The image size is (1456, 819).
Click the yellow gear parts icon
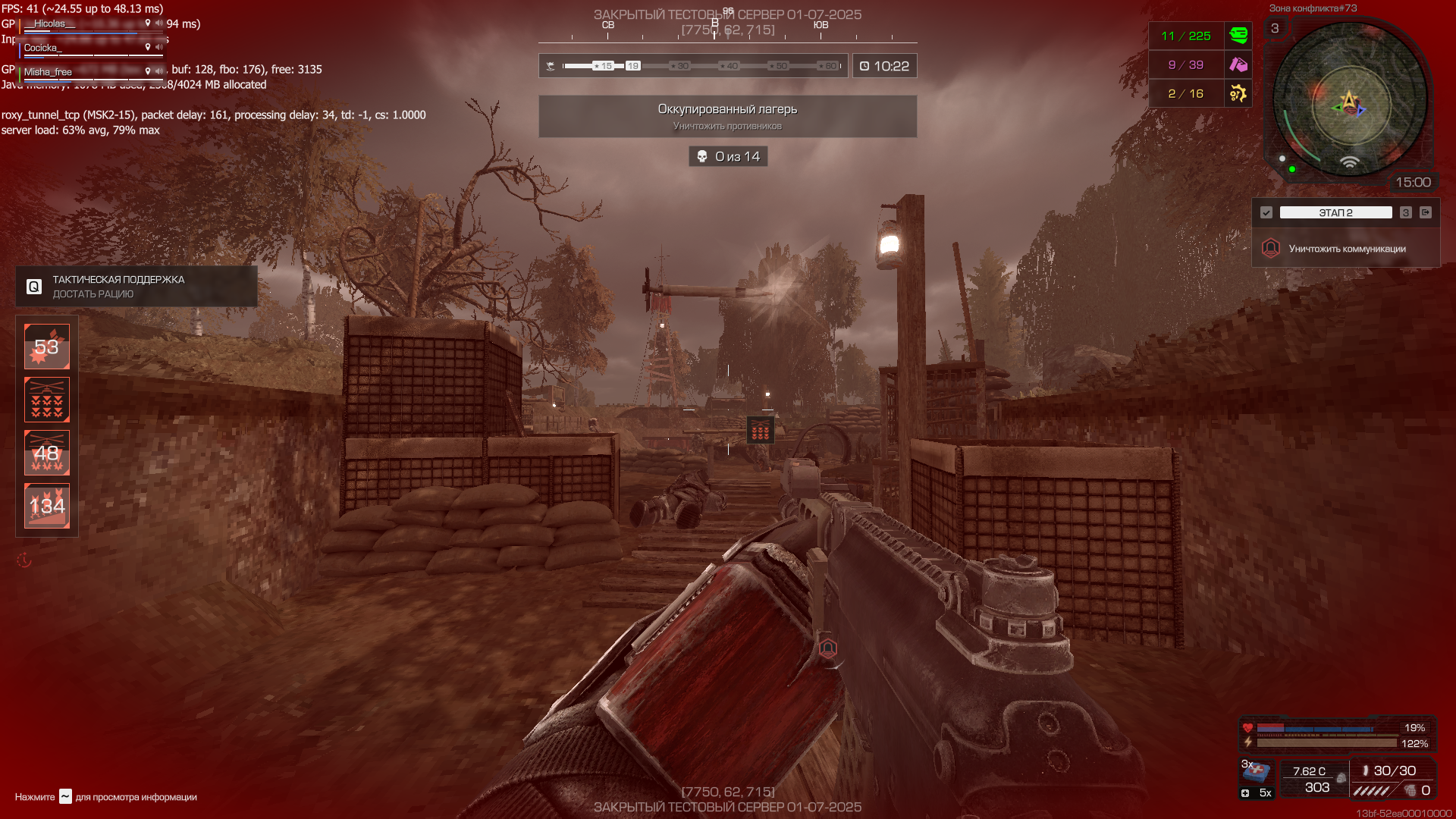click(1238, 93)
